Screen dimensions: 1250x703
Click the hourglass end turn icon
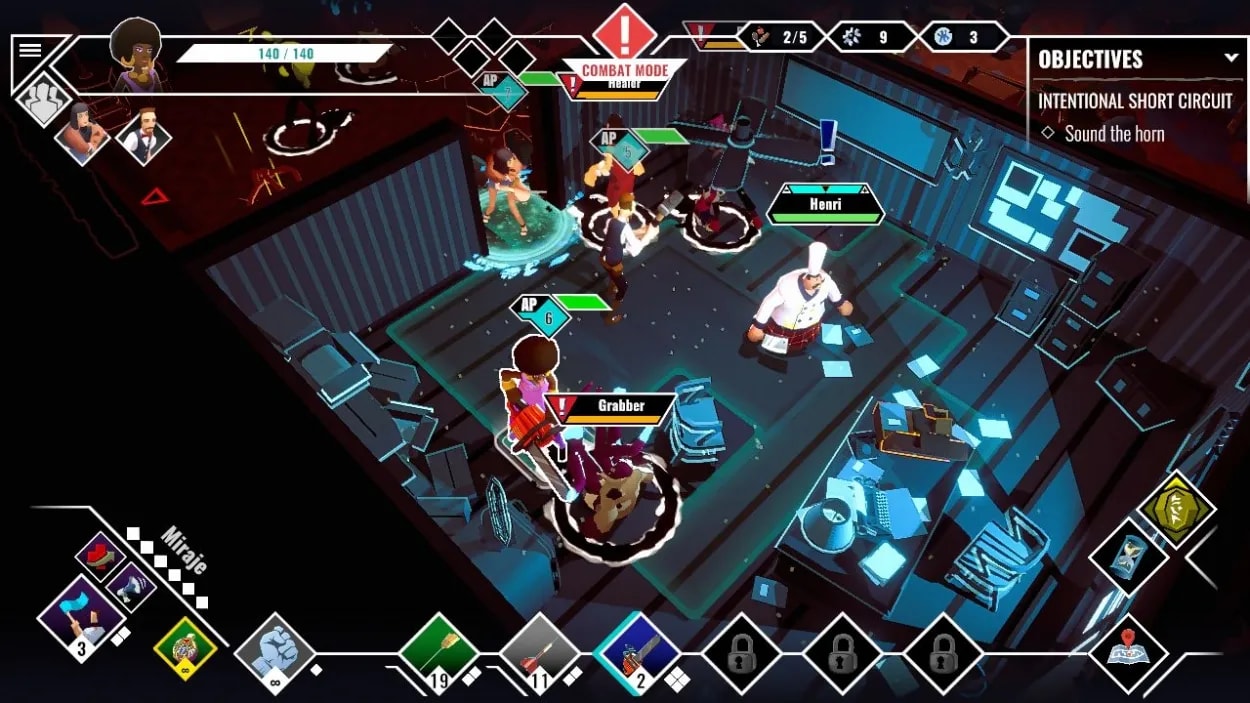pos(1127,557)
